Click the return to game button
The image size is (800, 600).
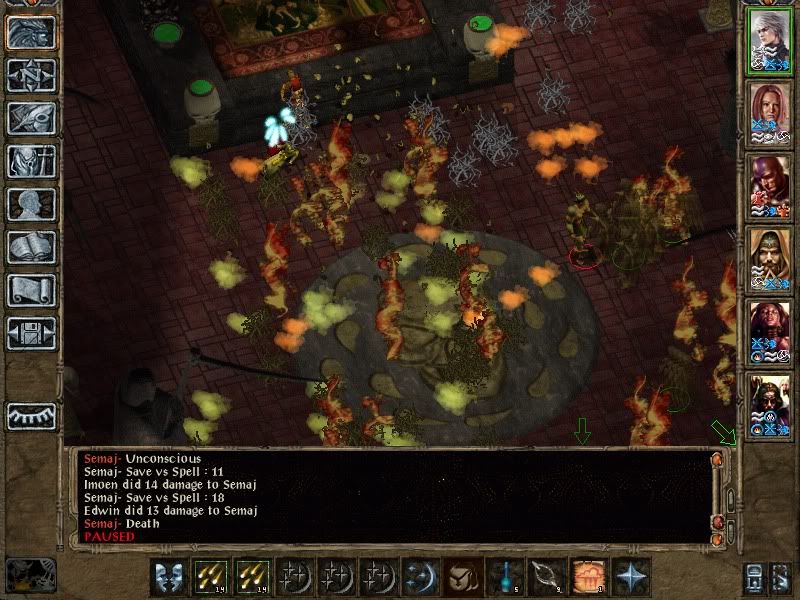[x=31, y=33]
